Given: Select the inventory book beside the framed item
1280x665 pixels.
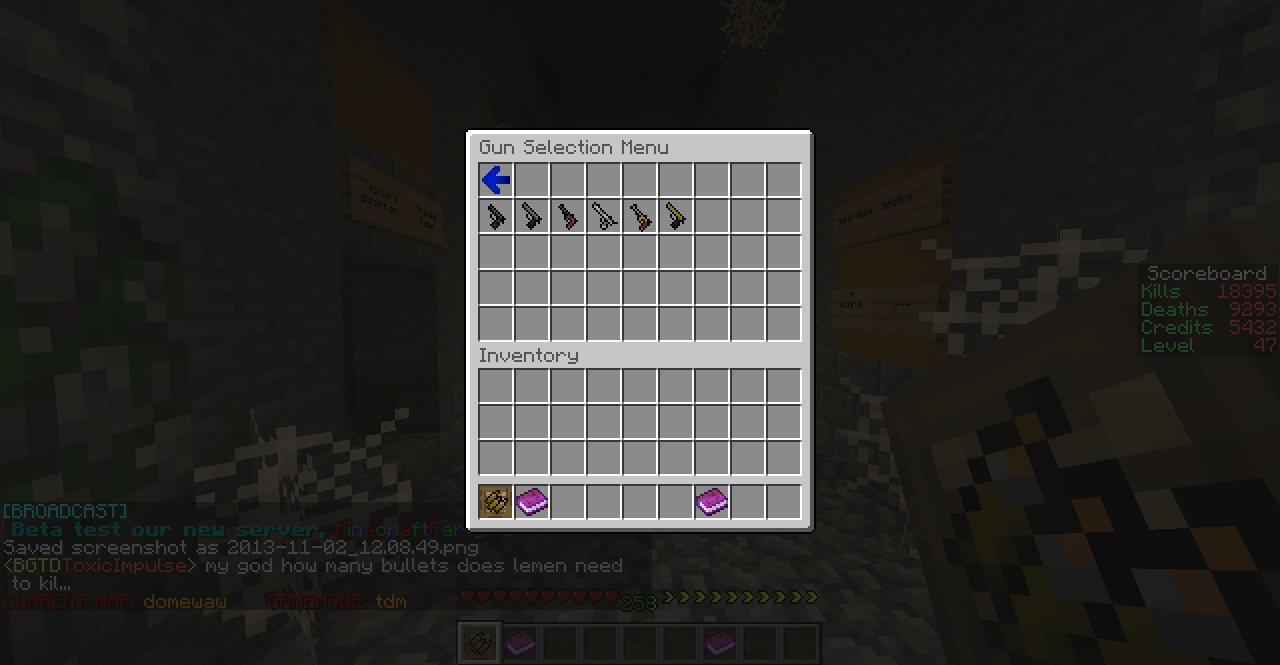Looking at the screenshot, I should (532, 501).
